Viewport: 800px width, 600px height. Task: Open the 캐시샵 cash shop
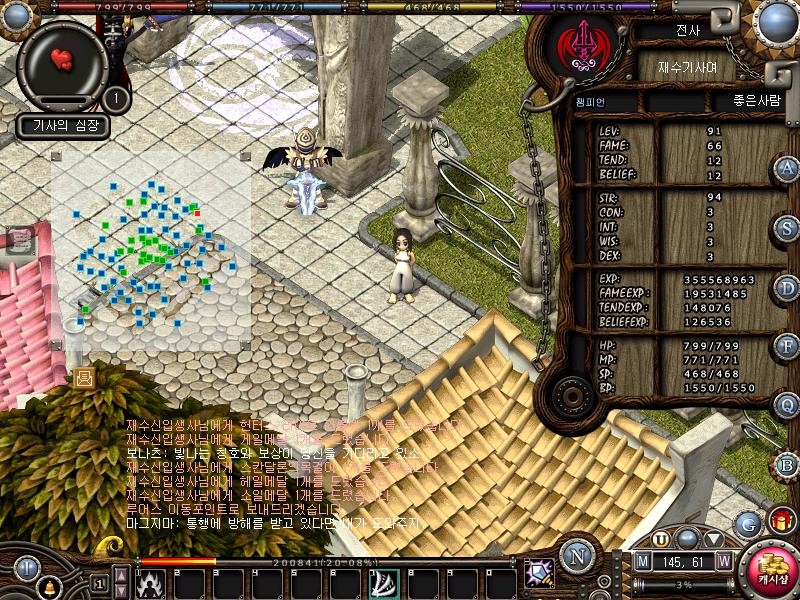point(769,568)
